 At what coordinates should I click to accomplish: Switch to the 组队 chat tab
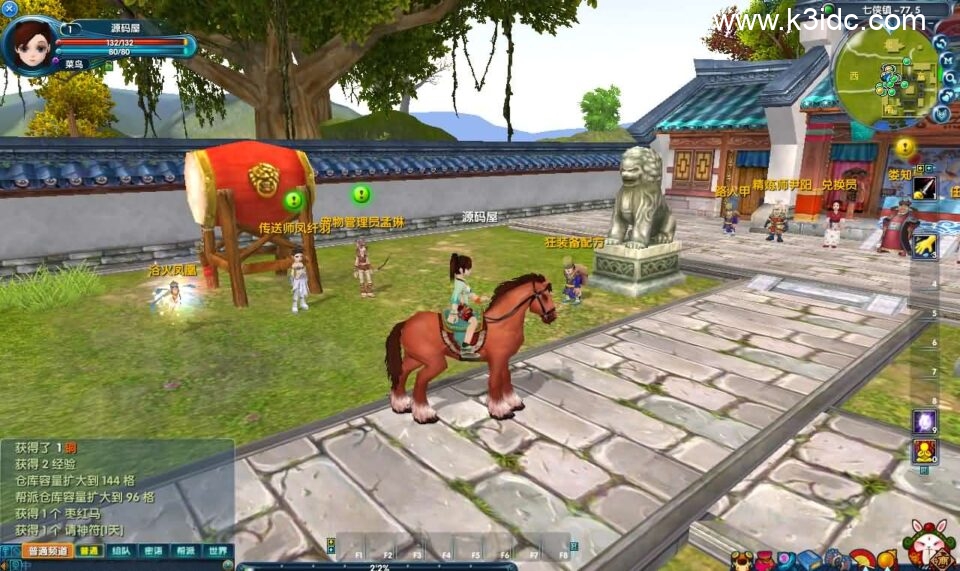[x=120, y=551]
